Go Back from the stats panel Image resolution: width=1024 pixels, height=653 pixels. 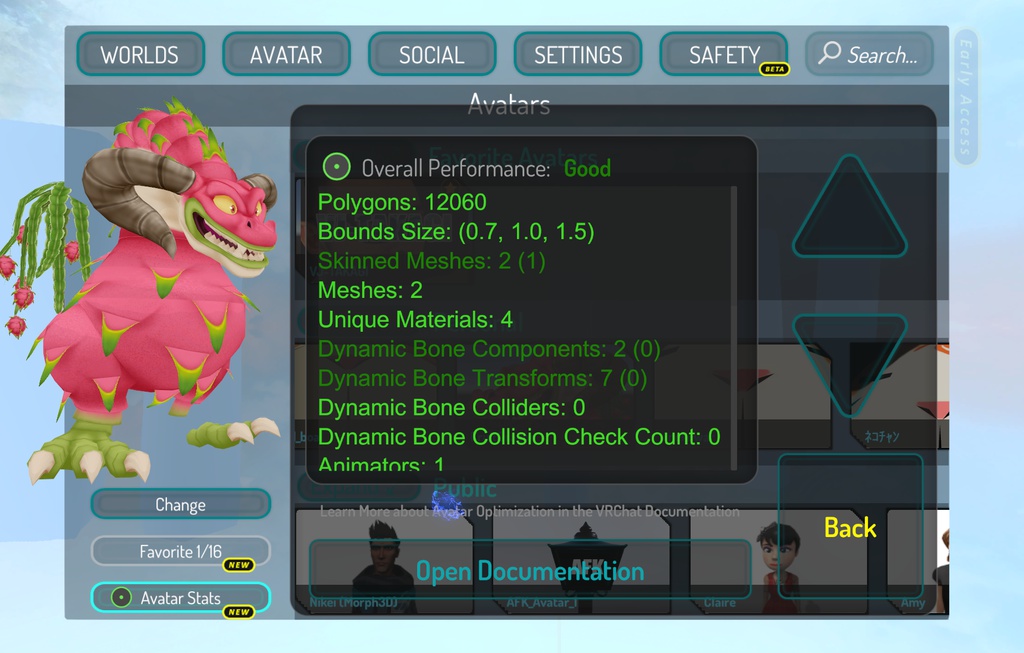pos(850,527)
